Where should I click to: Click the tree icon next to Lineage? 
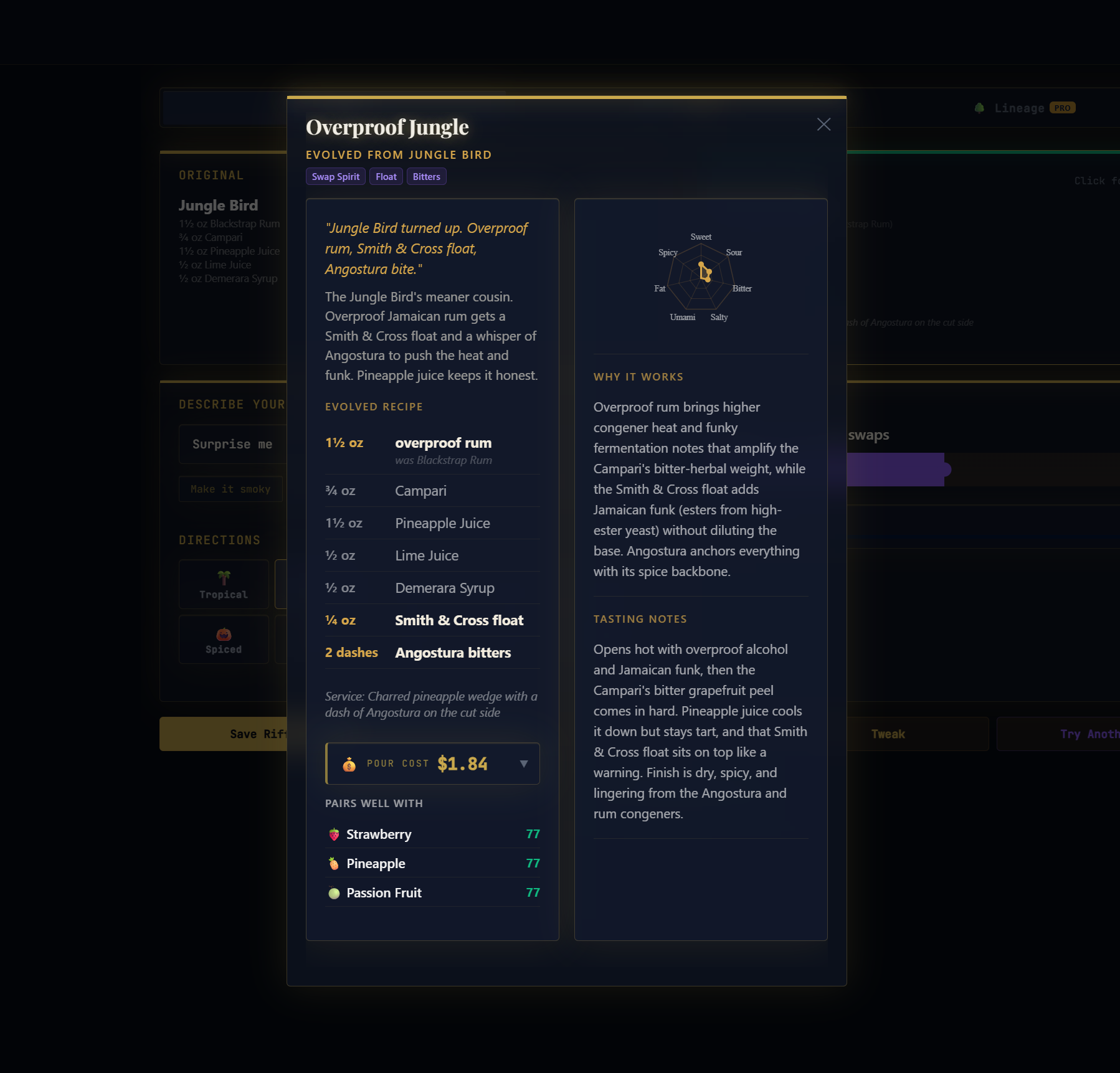point(980,107)
